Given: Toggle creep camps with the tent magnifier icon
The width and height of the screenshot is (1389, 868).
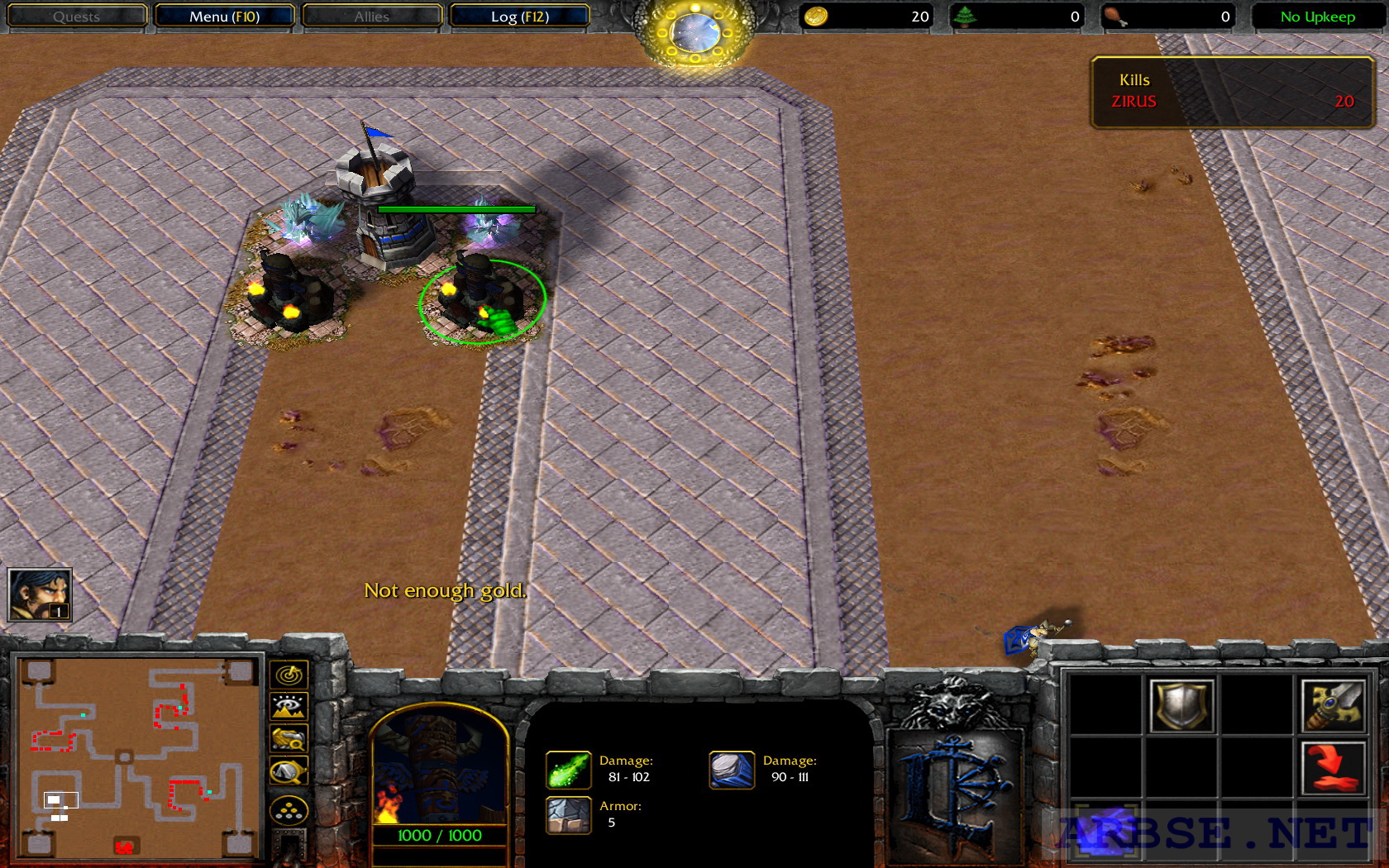Looking at the screenshot, I should point(288,769).
